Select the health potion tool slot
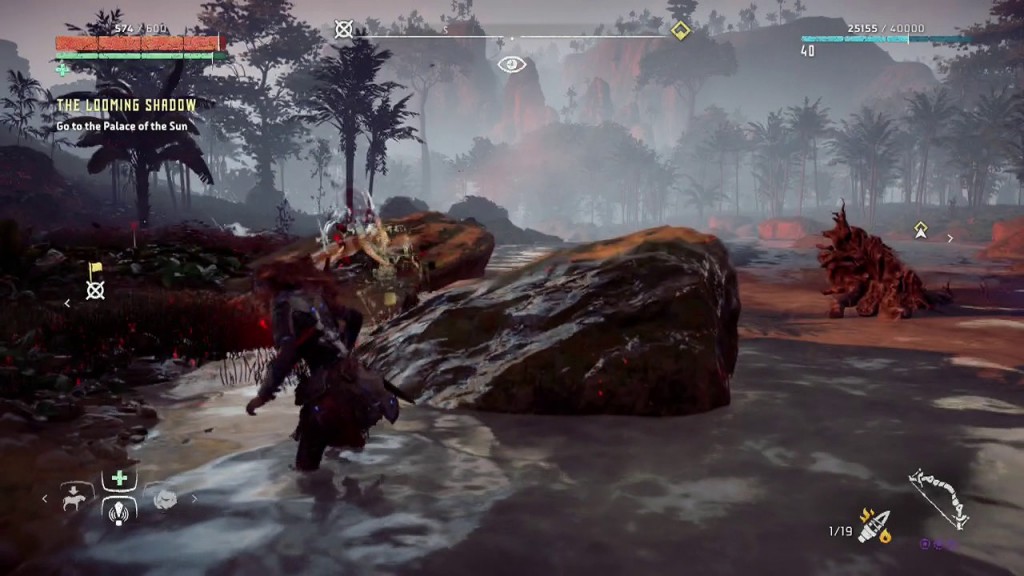Viewport: 1024px width, 576px height. [x=120, y=478]
